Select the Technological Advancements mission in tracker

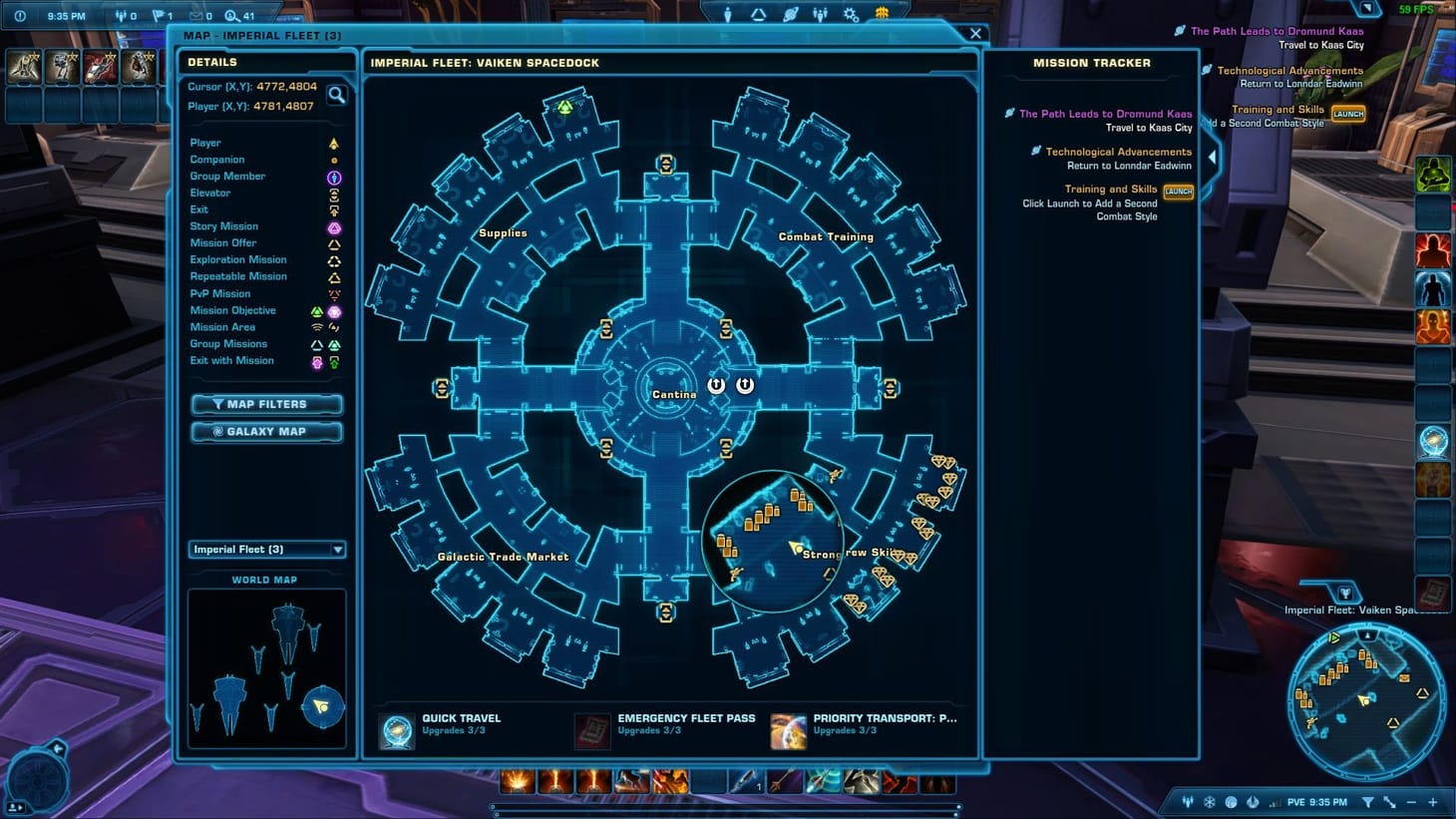[1118, 152]
